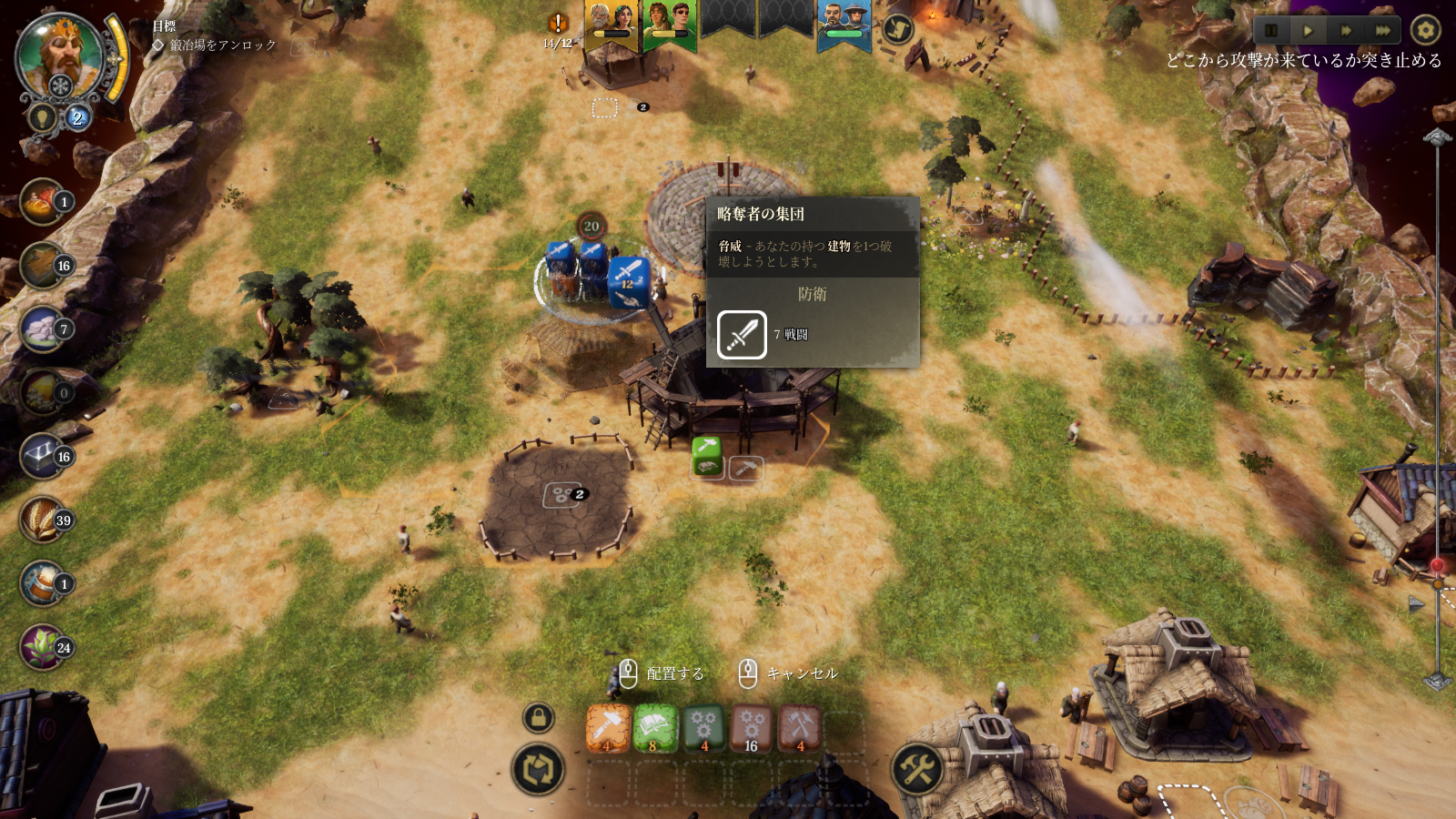This screenshot has width=1456, height=819.
Task: Select the yellow banner citizen pair
Action: pos(611,22)
